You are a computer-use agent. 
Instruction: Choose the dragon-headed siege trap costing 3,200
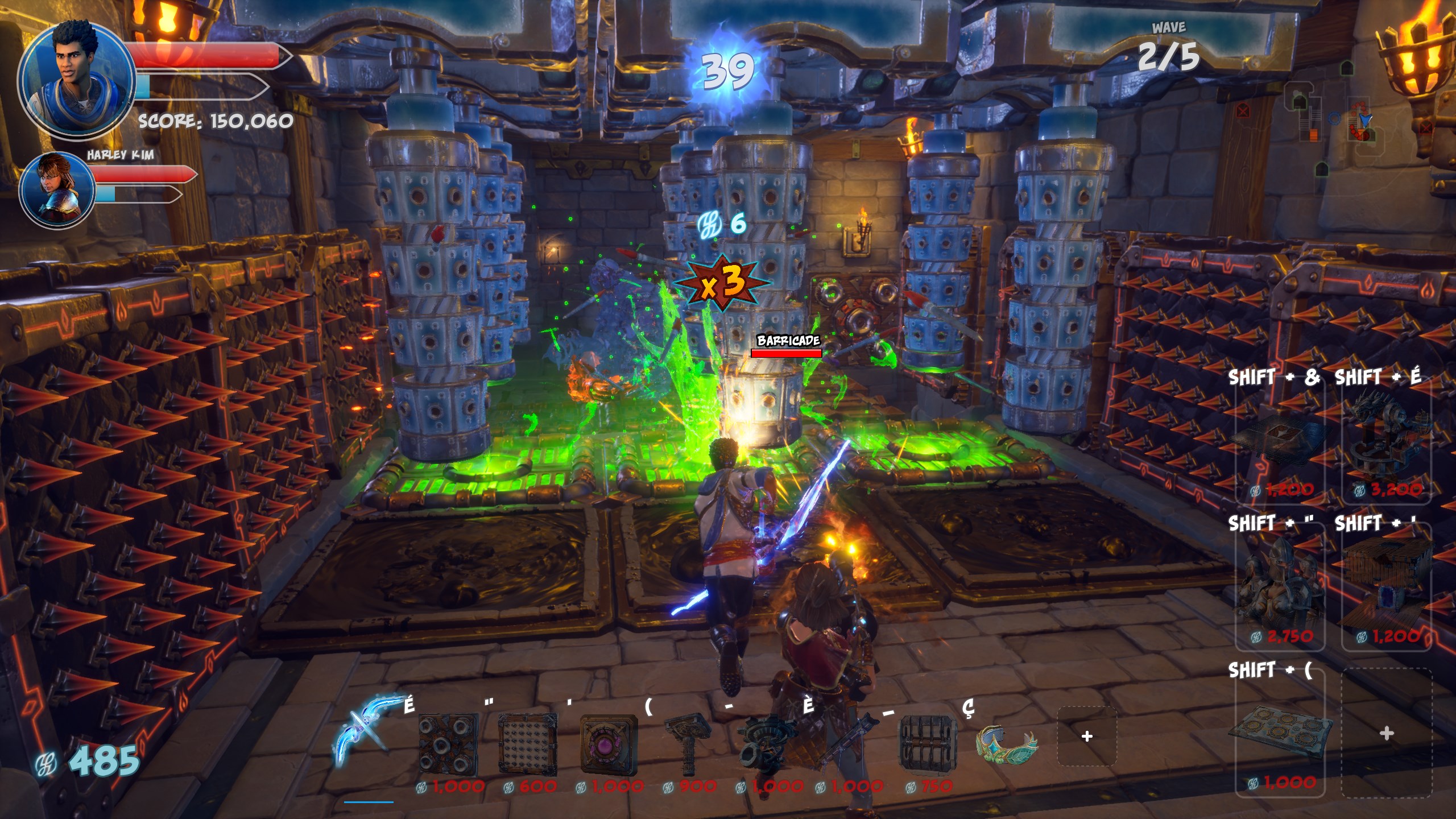[x=1385, y=444]
